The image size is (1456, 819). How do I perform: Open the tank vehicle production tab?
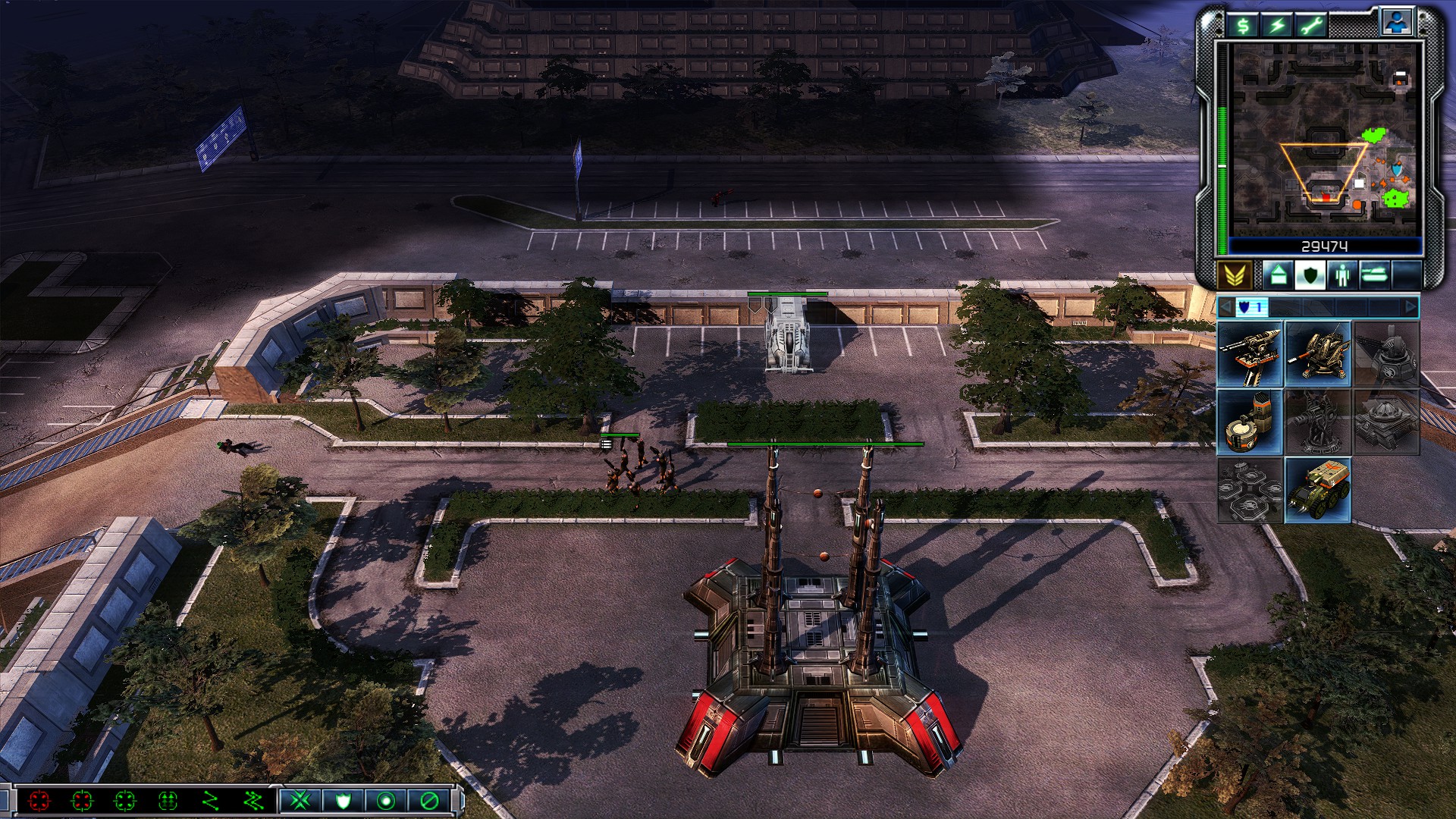pyautogui.click(x=1374, y=275)
